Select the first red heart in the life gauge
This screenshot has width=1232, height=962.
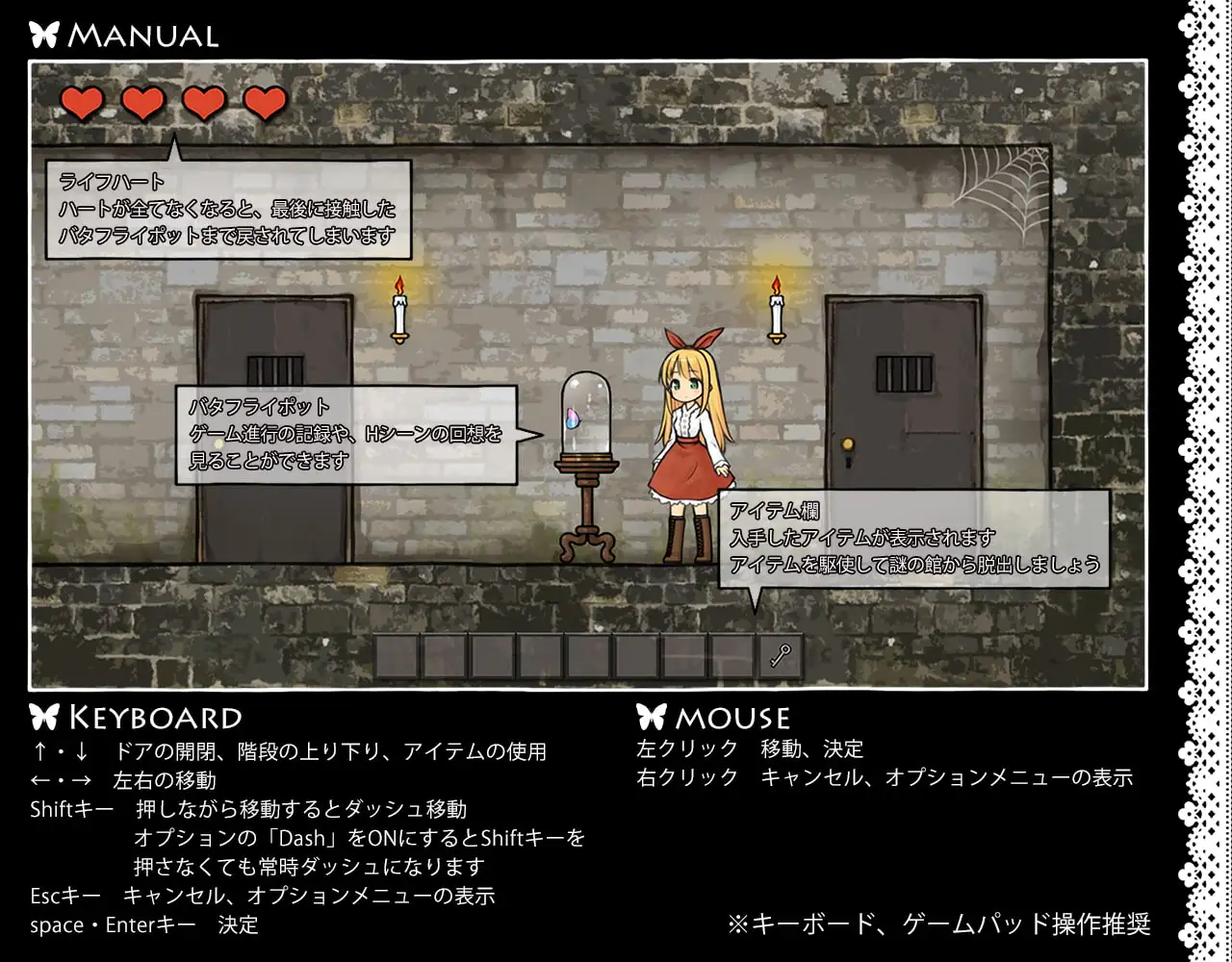pos(83,102)
